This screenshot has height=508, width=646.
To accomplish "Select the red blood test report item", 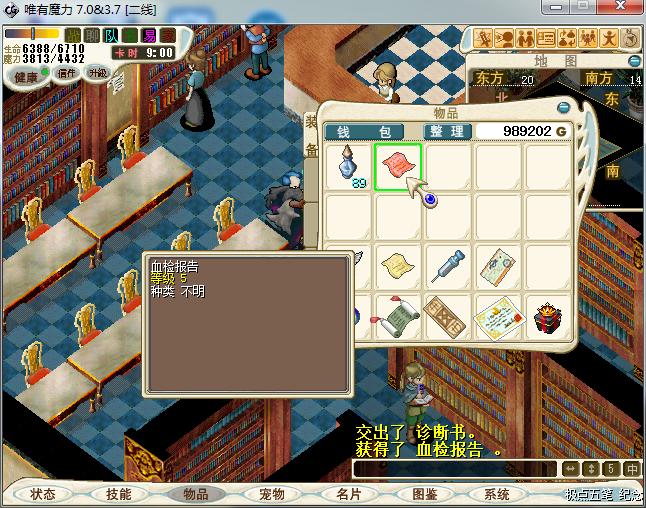I will (x=398, y=166).
